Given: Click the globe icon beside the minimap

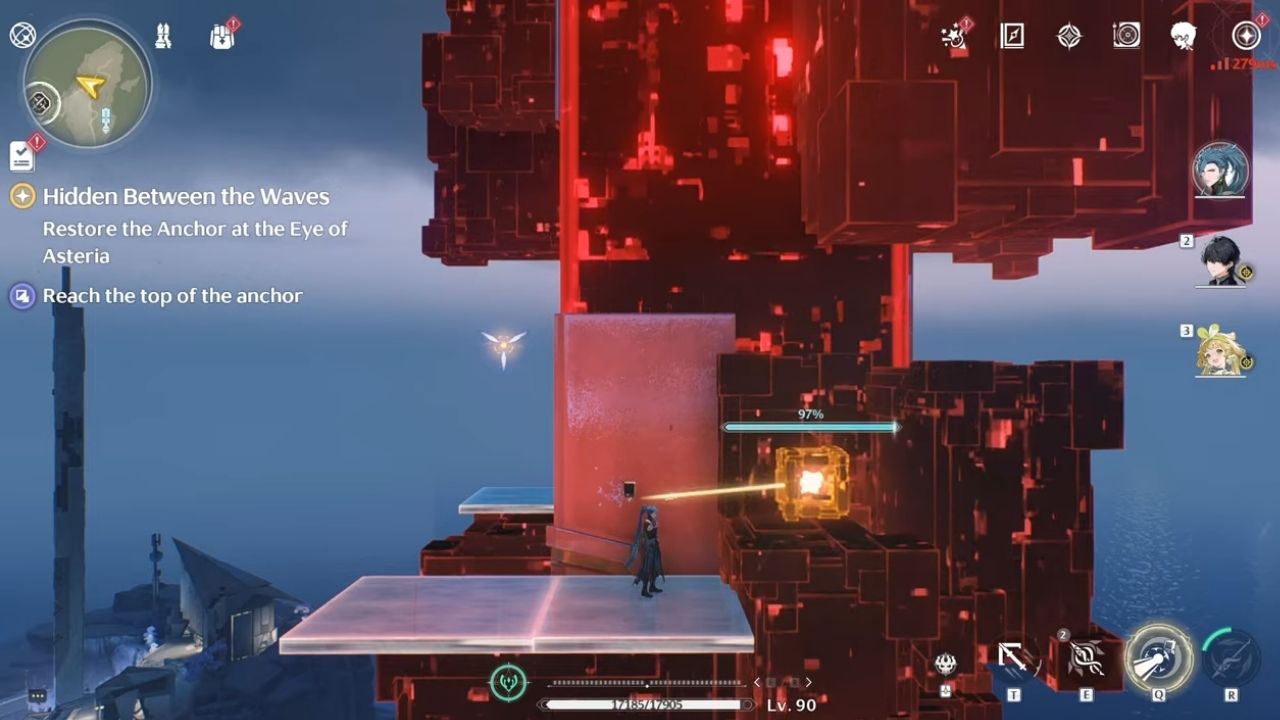Looking at the screenshot, I should point(22,33).
